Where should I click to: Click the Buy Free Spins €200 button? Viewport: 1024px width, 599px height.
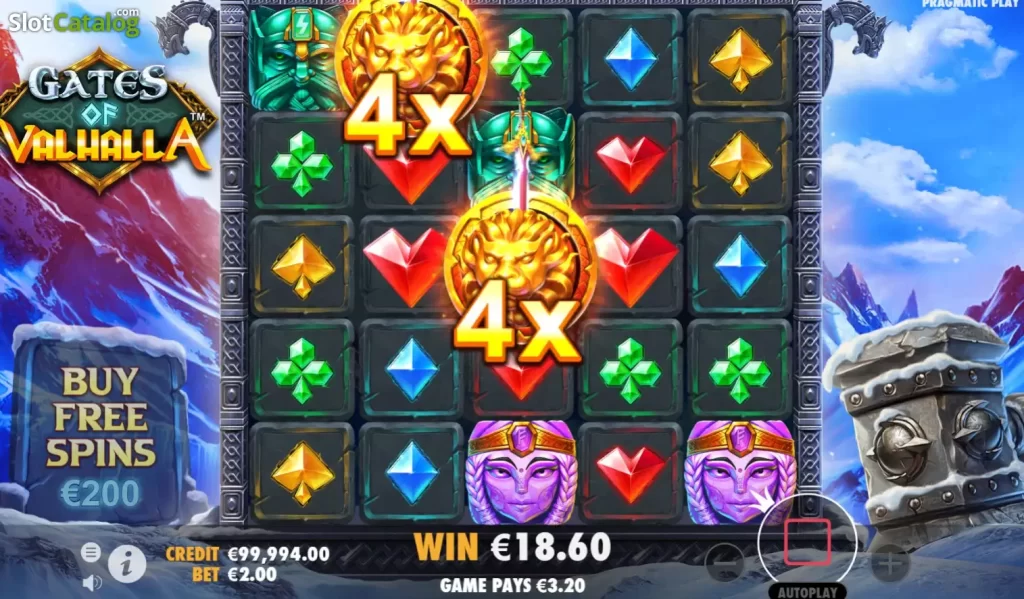tap(102, 432)
